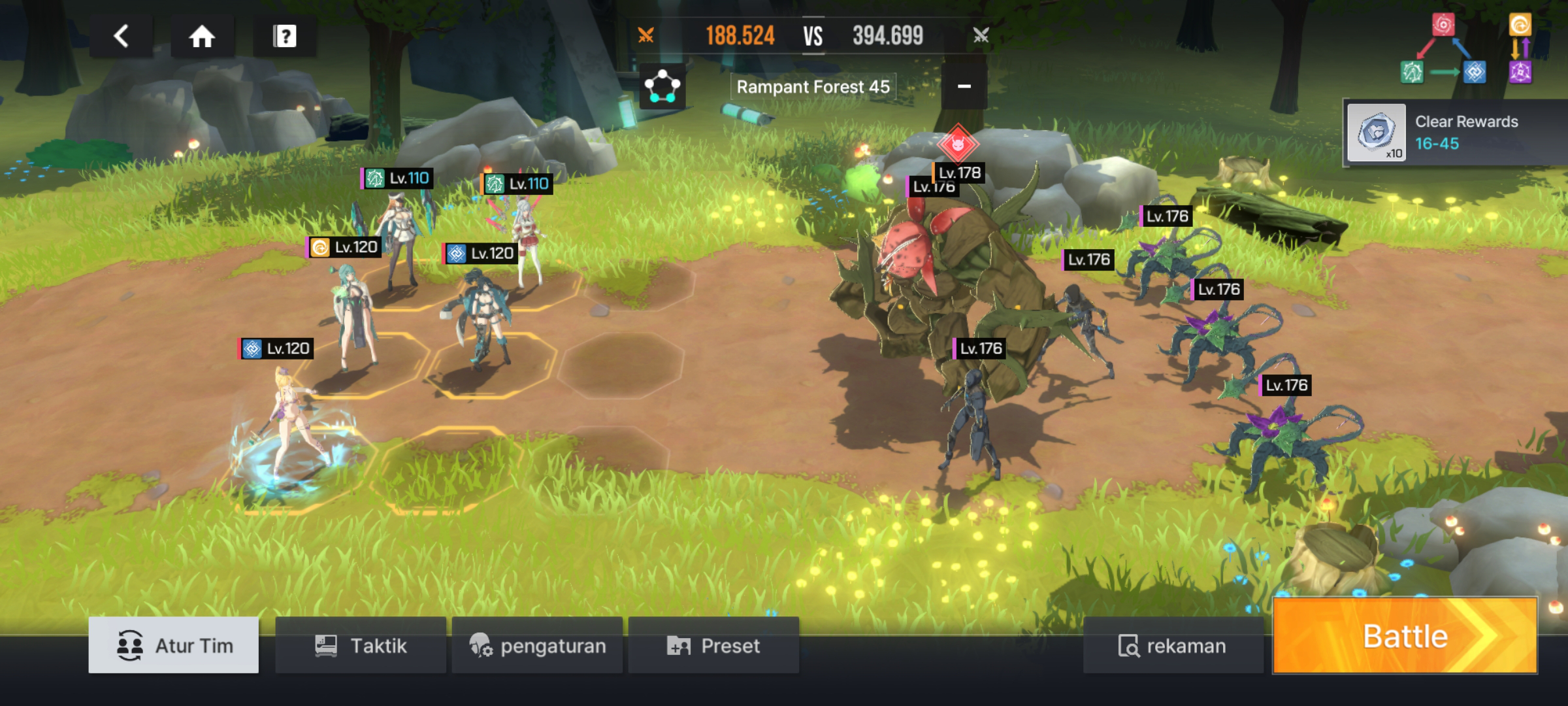
Task: Open the Taktik menu
Action: 361,645
